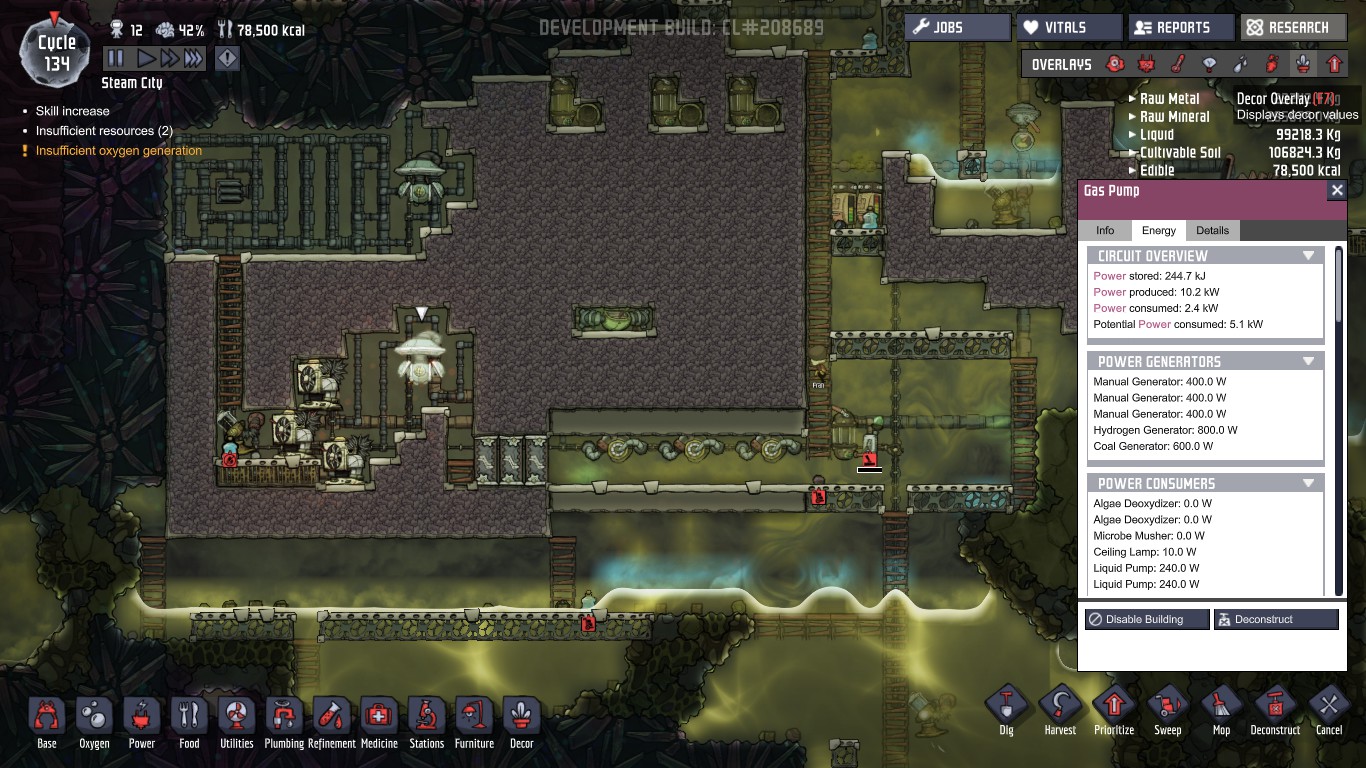Viewport: 1366px width, 768px height.
Task: Open the Plumbing build category
Action: (284, 722)
